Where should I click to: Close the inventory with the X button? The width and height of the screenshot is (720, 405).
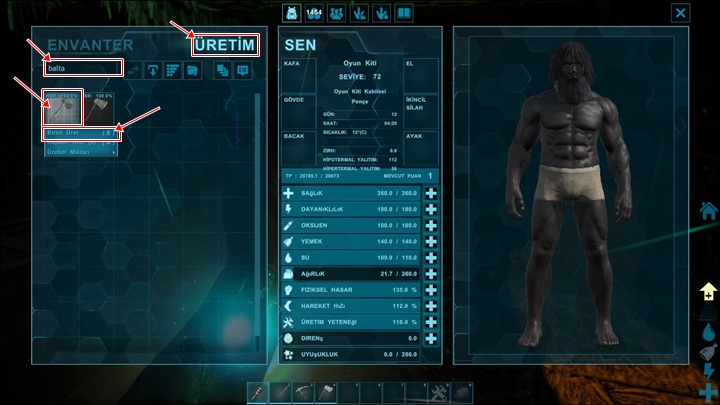pos(681,12)
